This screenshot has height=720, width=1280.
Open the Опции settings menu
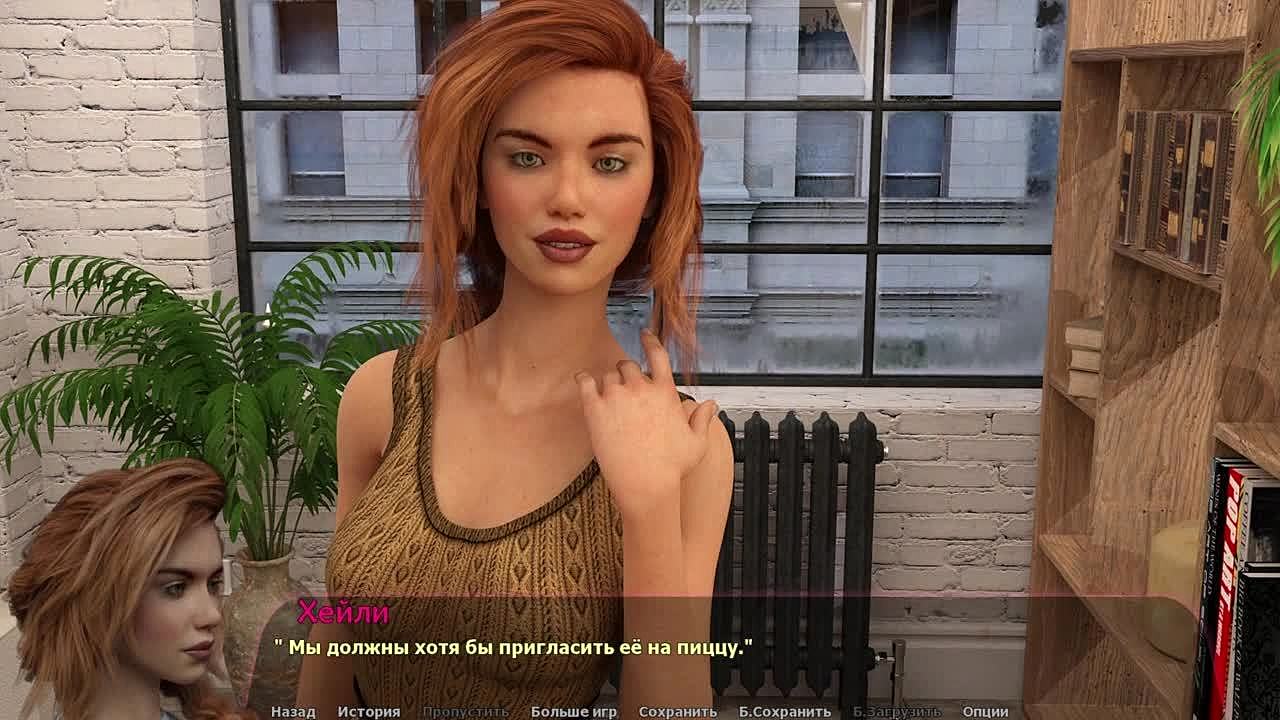click(985, 711)
